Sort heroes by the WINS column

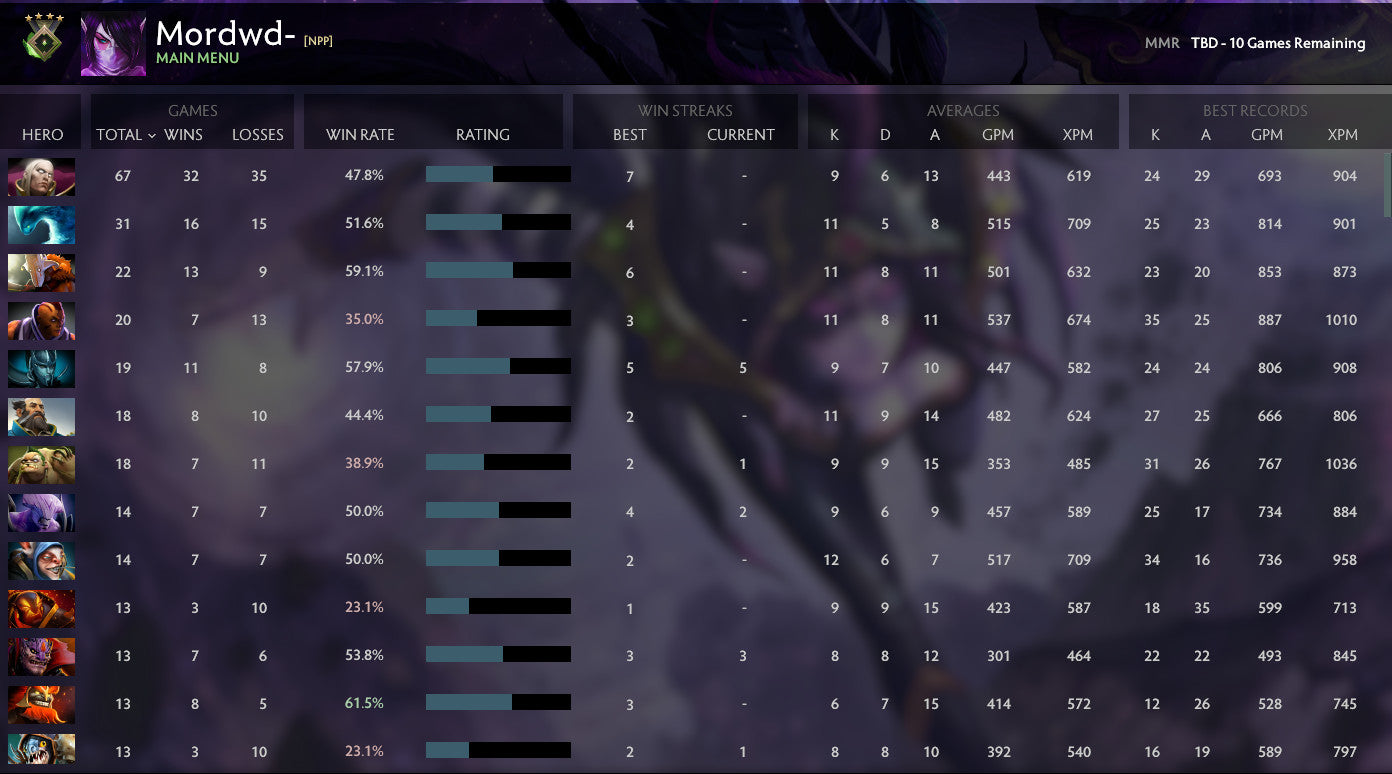[183, 134]
